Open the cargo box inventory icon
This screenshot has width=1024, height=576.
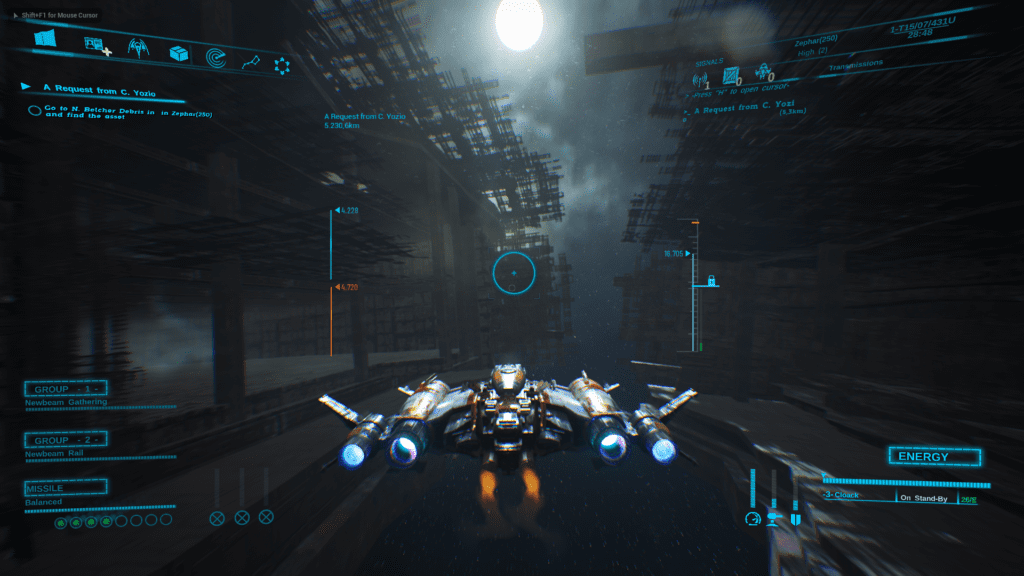[179, 53]
